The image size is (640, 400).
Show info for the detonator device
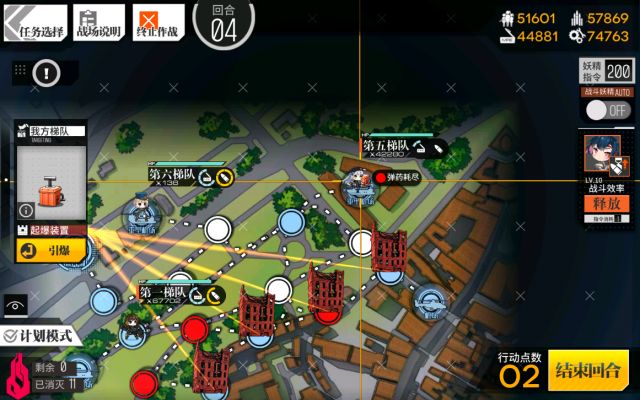coord(25,211)
